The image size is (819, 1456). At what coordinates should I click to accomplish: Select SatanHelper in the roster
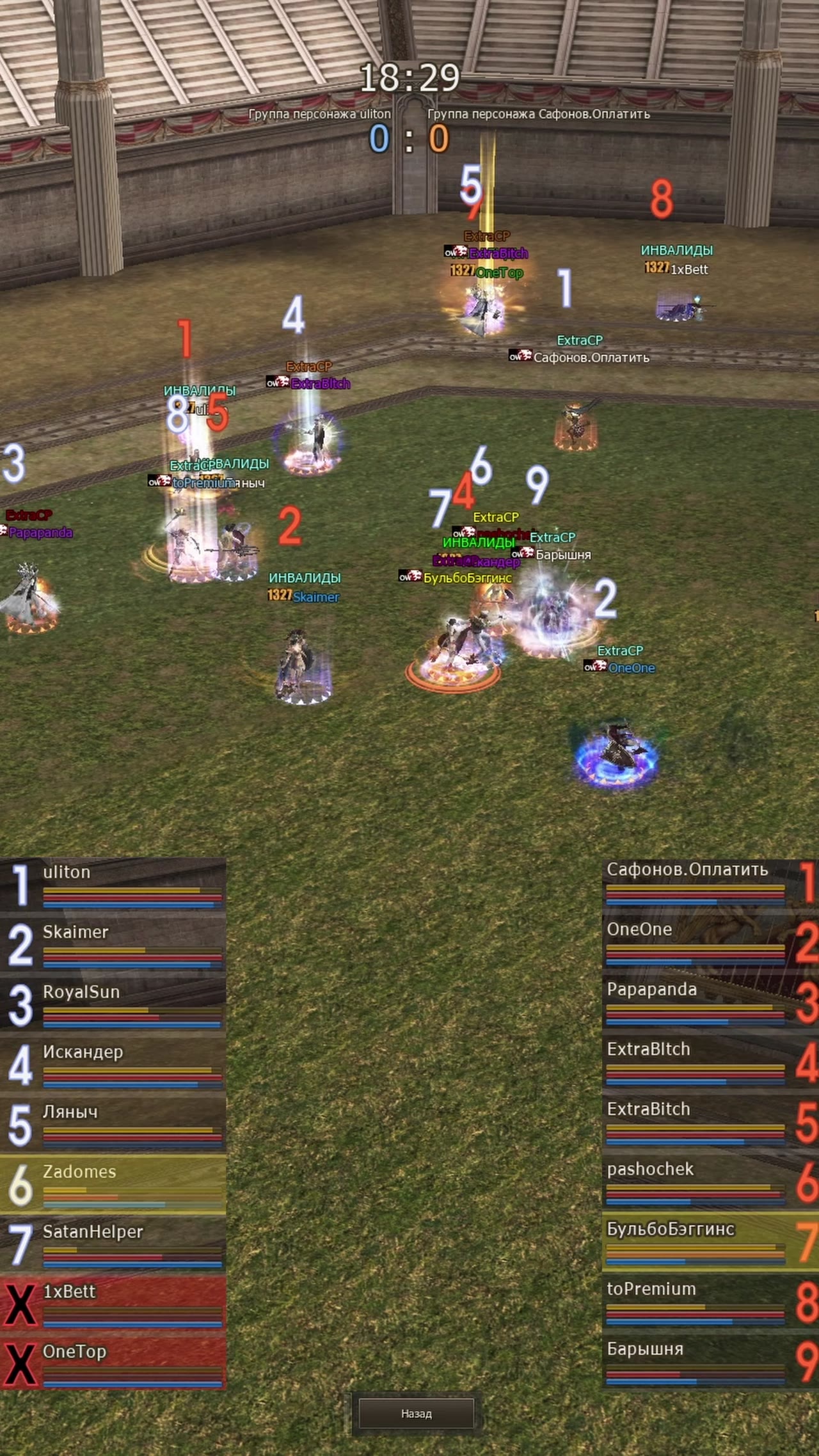(x=113, y=1245)
